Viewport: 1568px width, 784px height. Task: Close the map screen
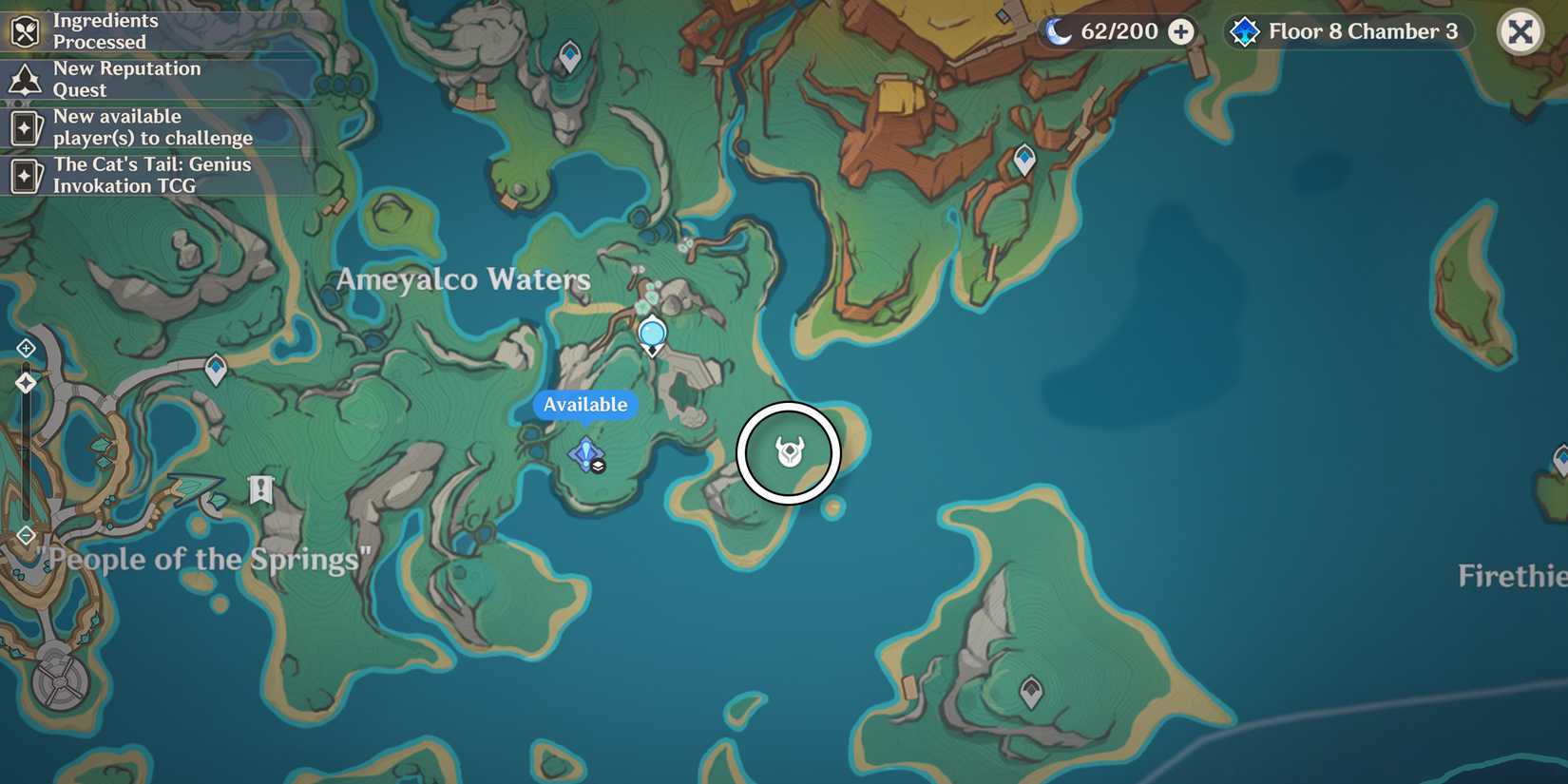click(1521, 31)
